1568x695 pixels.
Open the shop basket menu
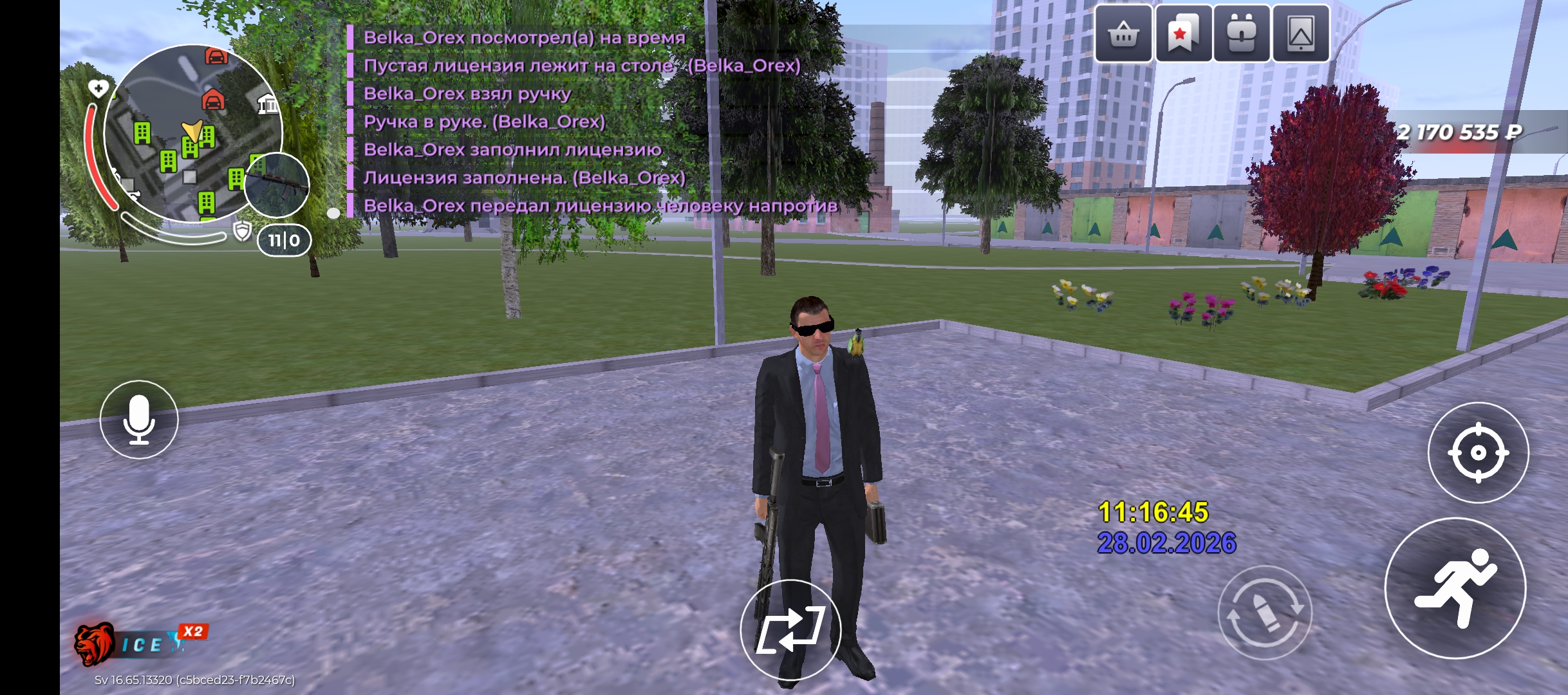point(1123,33)
